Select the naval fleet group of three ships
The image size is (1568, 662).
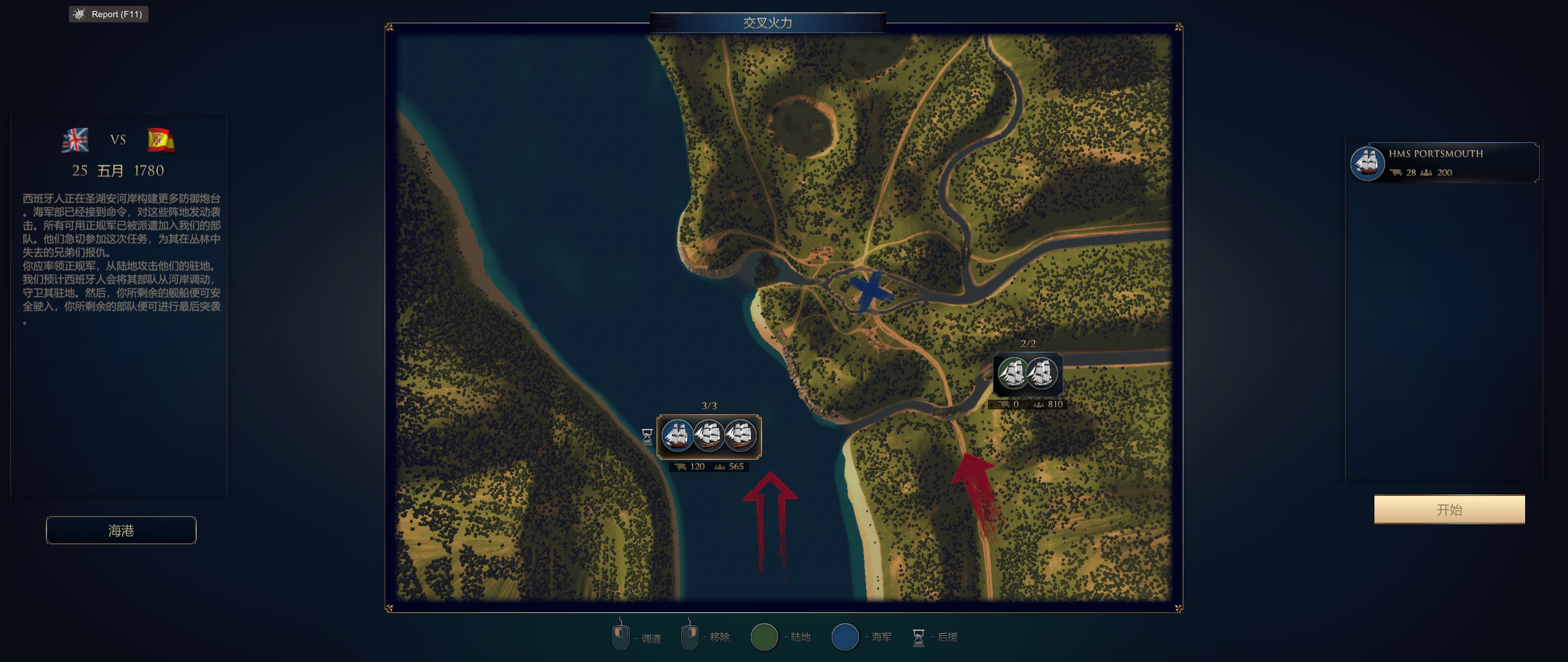[709, 436]
